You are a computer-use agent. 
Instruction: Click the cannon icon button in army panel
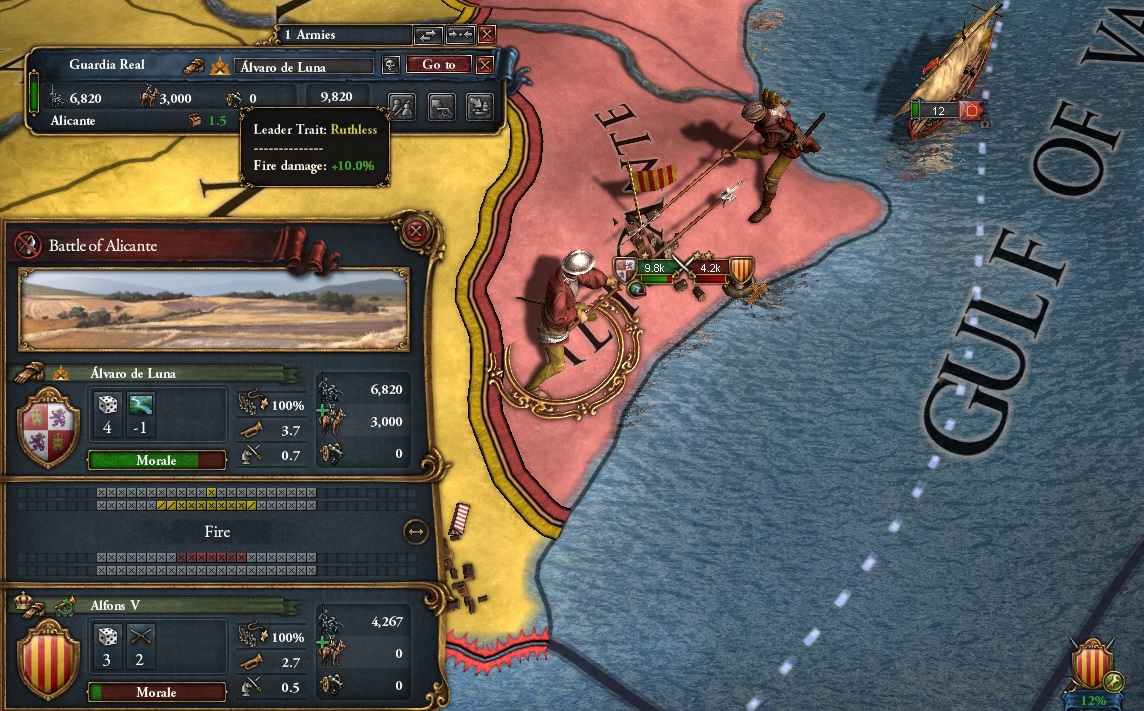tap(441, 105)
